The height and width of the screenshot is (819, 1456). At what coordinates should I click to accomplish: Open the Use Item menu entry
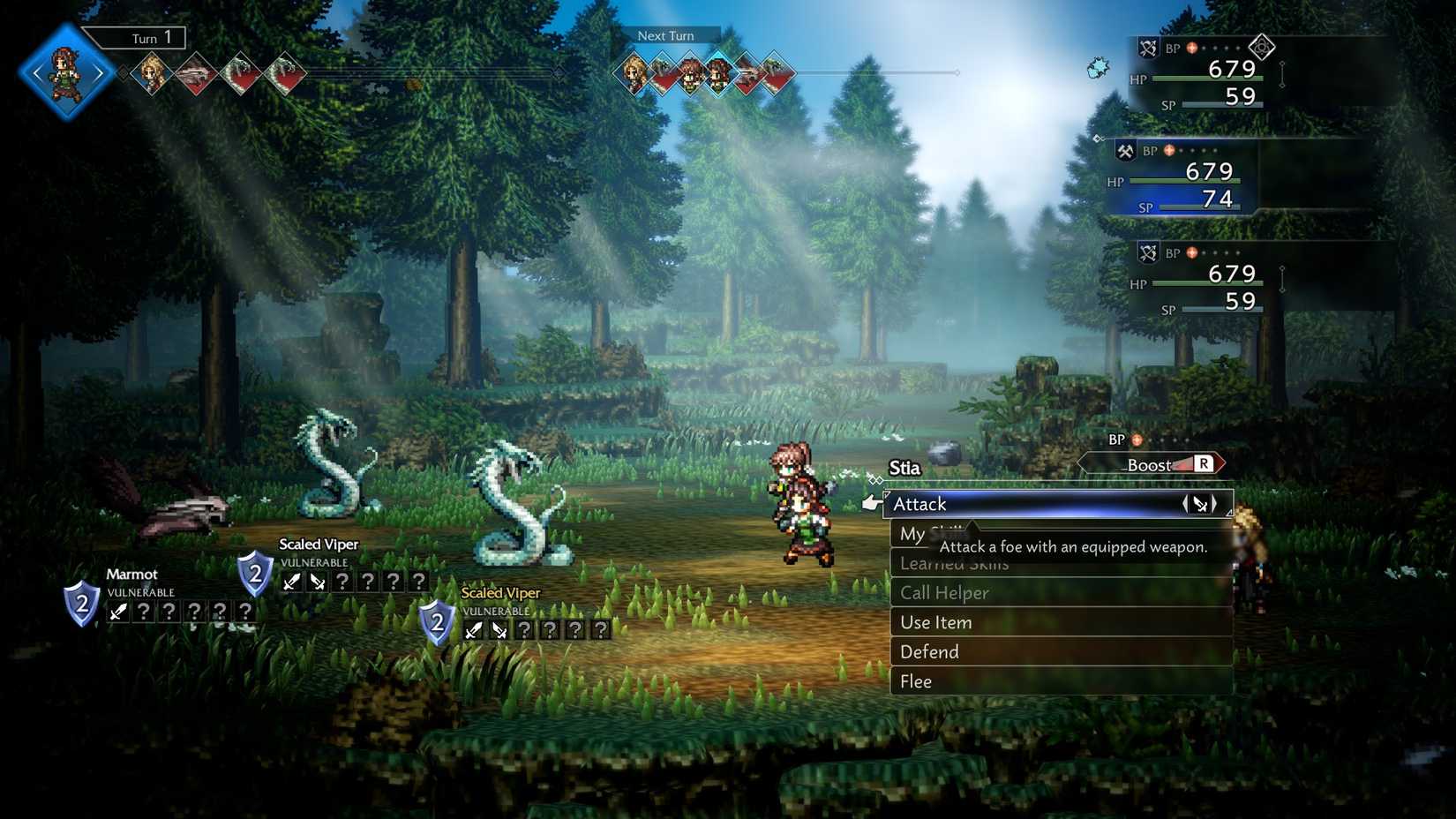click(x=935, y=622)
